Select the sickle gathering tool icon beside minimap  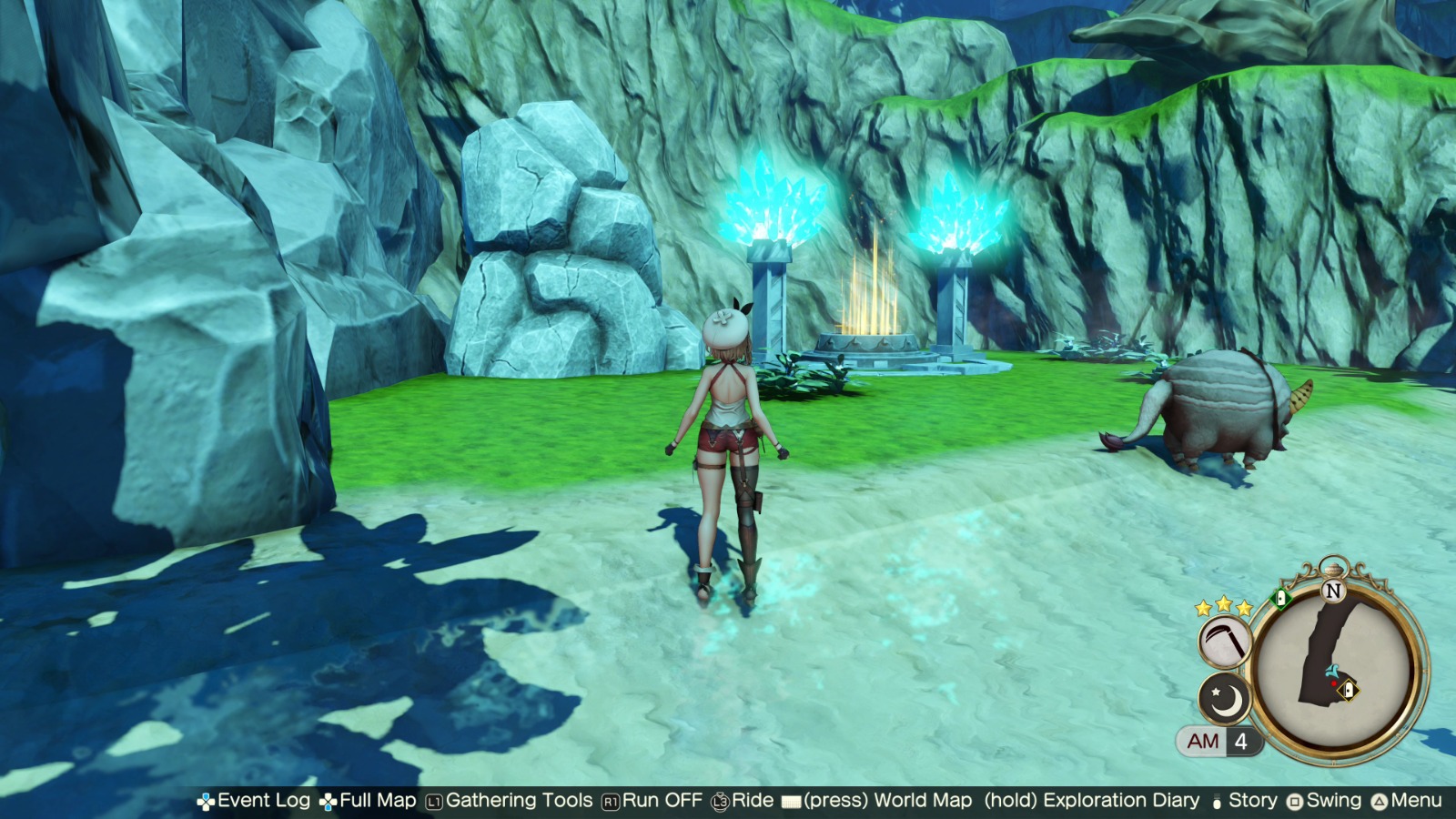[x=1224, y=642]
